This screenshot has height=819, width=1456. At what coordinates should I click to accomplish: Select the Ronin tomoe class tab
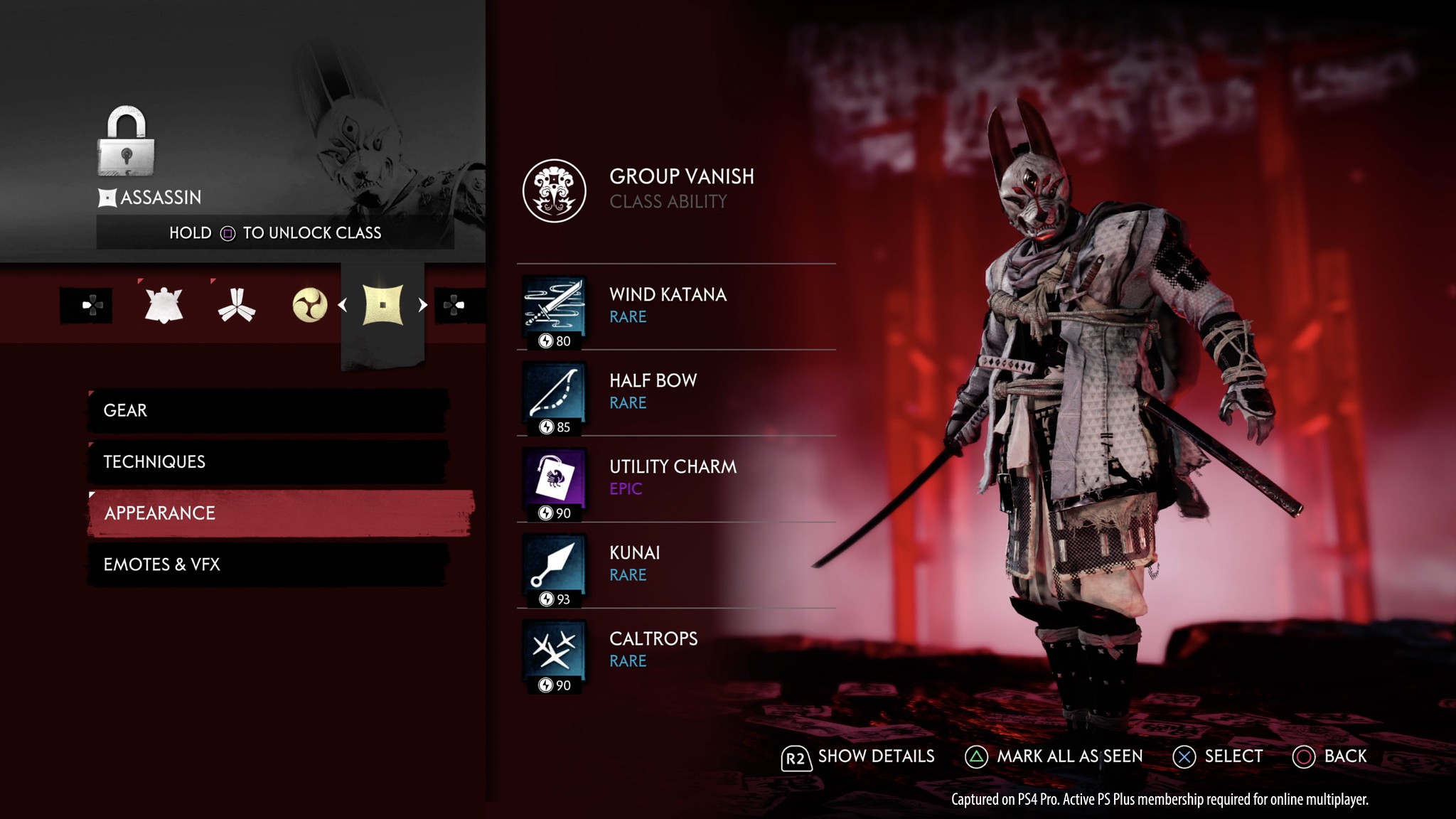pyautogui.click(x=310, y=306)
